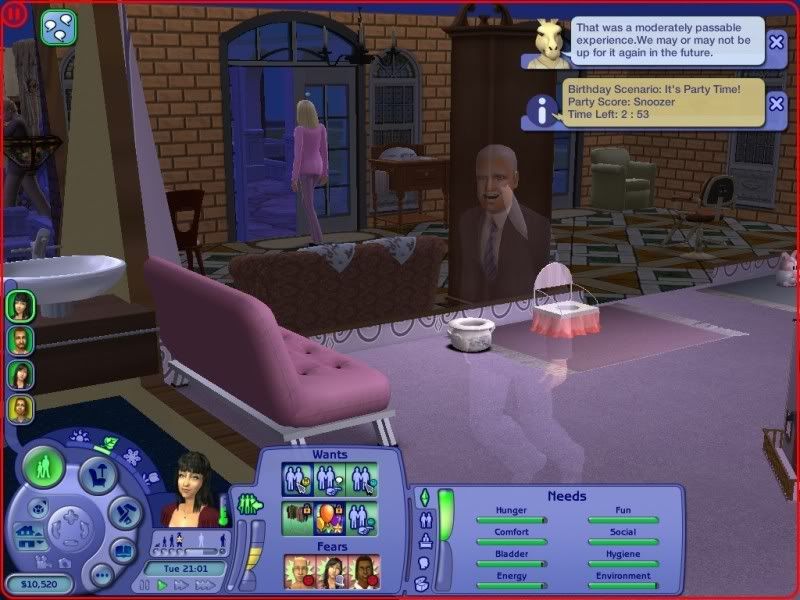This screenshot has width=800, height=600.
Task: Click the locked balloons party want
Action: pyautogui.click(x=329, y=517)
